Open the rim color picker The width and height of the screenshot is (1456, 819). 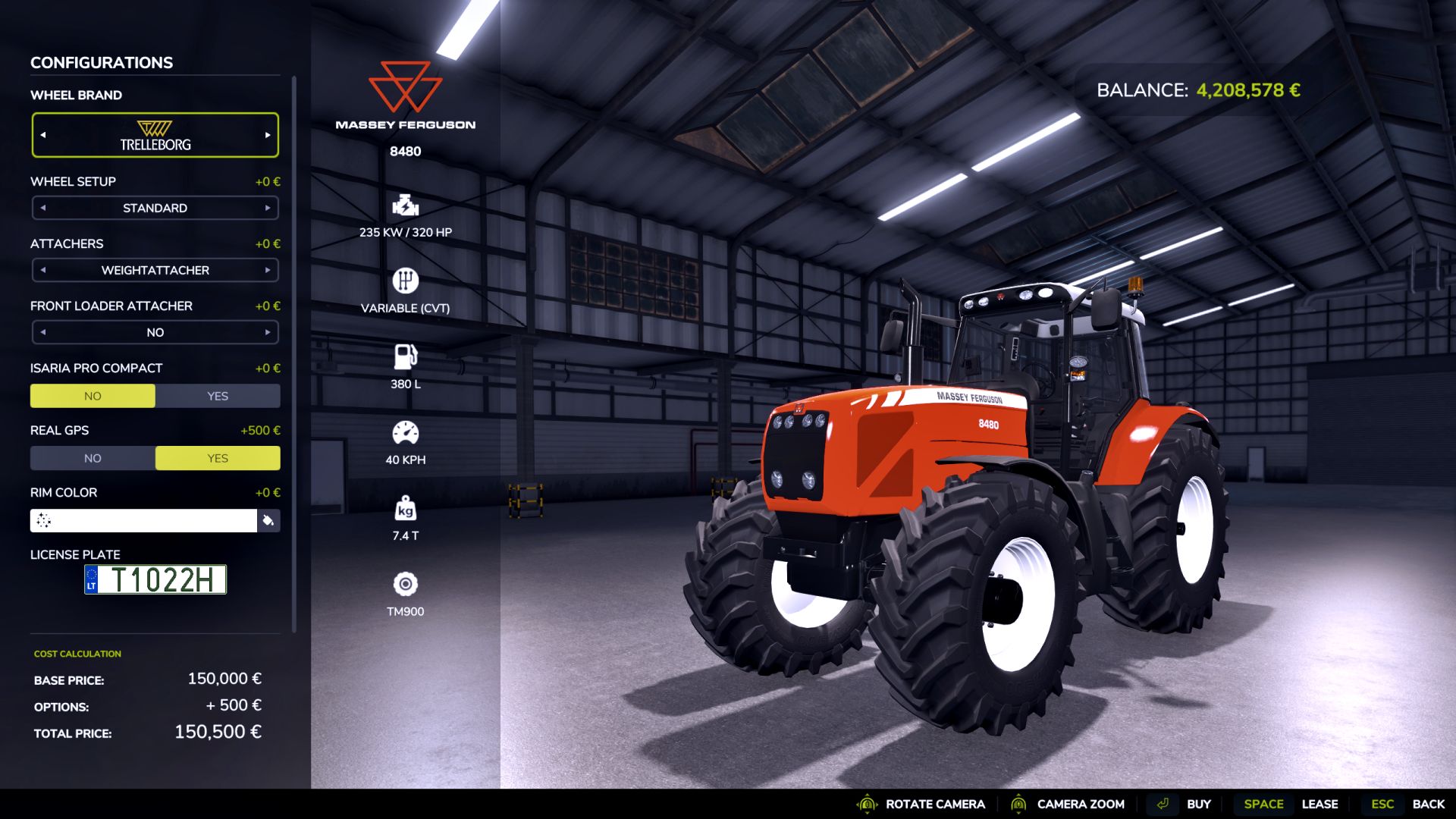coord(268,521)
